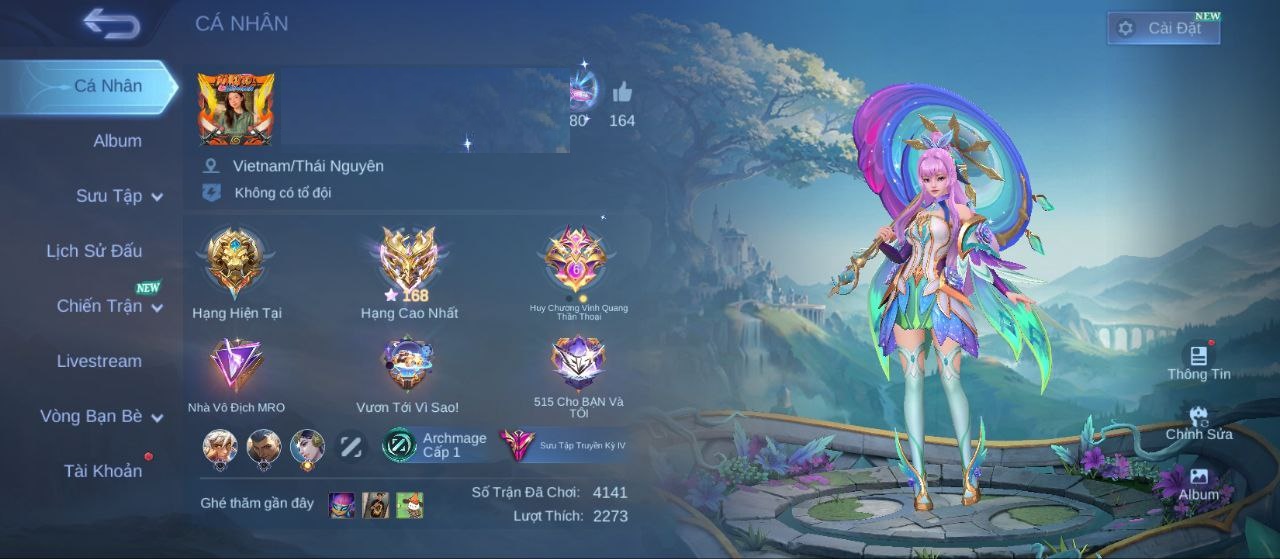Open the Tài Khoản tab
Screen dimensions: 1280x559
coord(103,470)
